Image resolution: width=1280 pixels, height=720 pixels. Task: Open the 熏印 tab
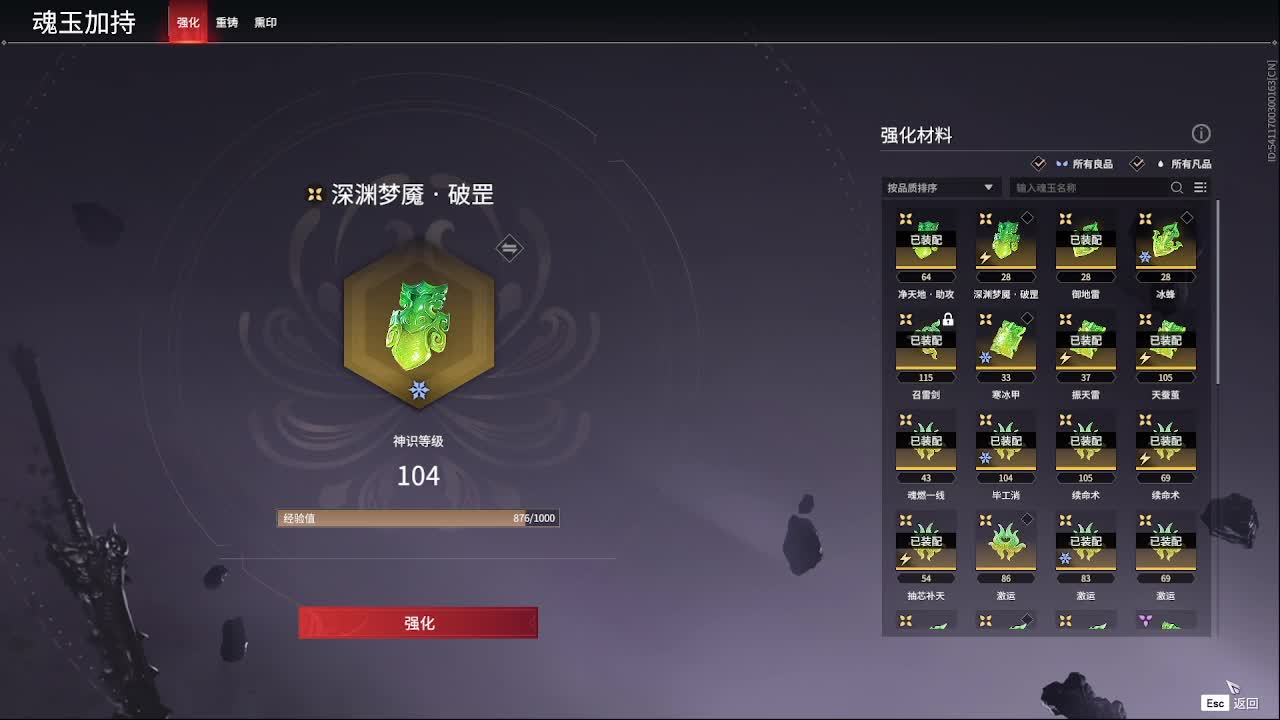[266, 22]
